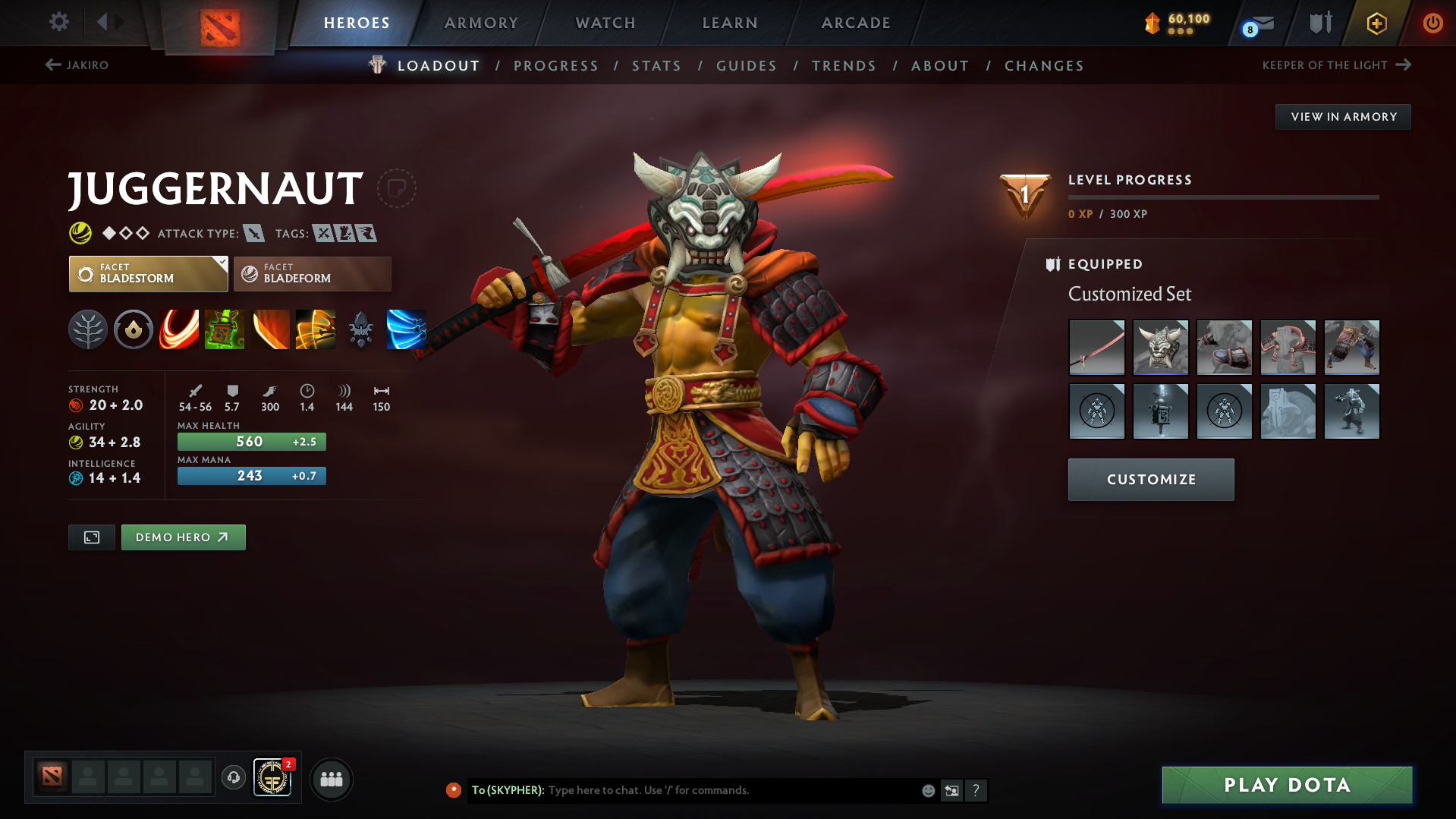Navigate back to Jakiro with the arrow
This screenshot has width=1456, height=819.
[x=52, y=65]
